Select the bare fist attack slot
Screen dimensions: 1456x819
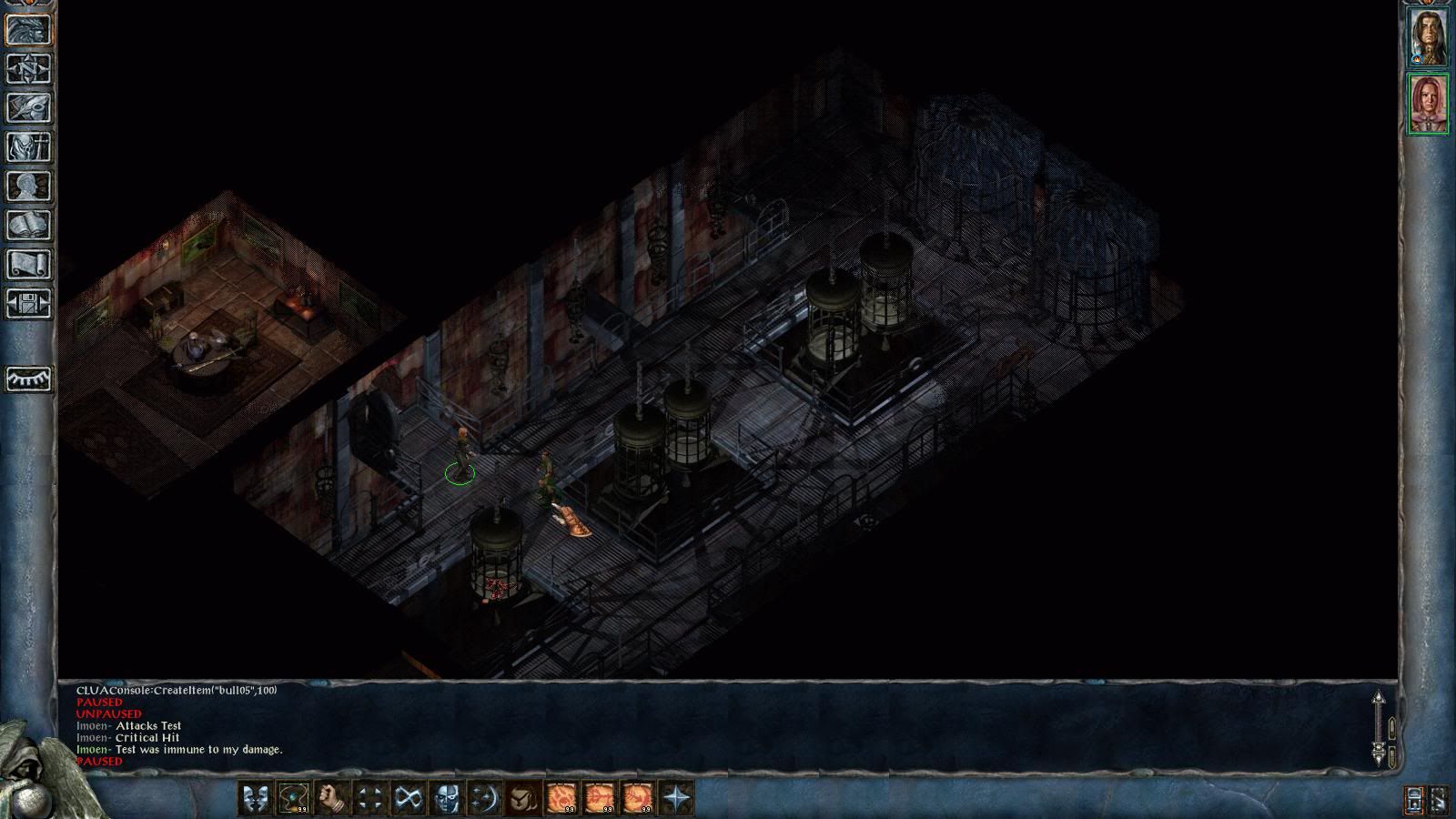click(x=331, y=798)
